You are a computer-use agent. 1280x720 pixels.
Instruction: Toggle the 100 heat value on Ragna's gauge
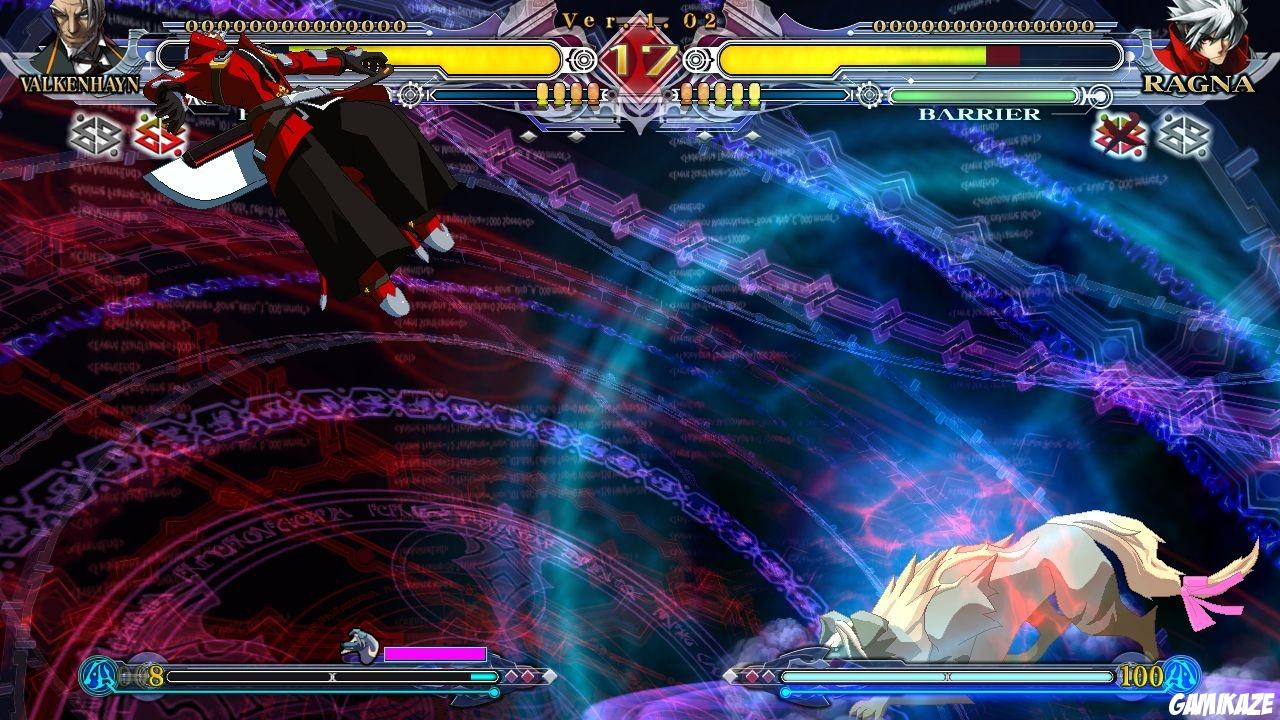click(1140, 676)
